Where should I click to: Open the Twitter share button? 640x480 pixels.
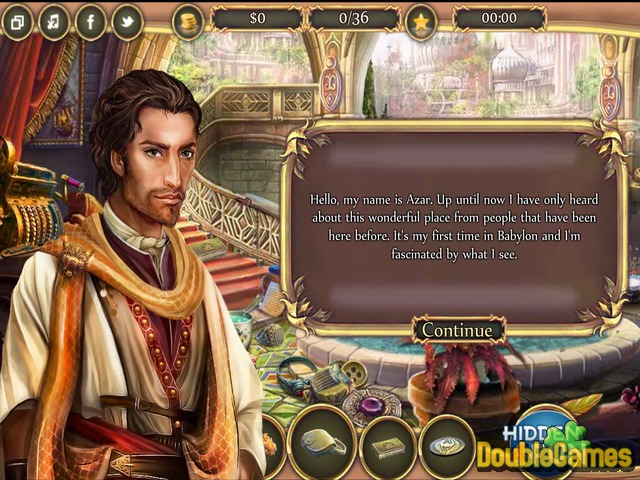[127, 22]
